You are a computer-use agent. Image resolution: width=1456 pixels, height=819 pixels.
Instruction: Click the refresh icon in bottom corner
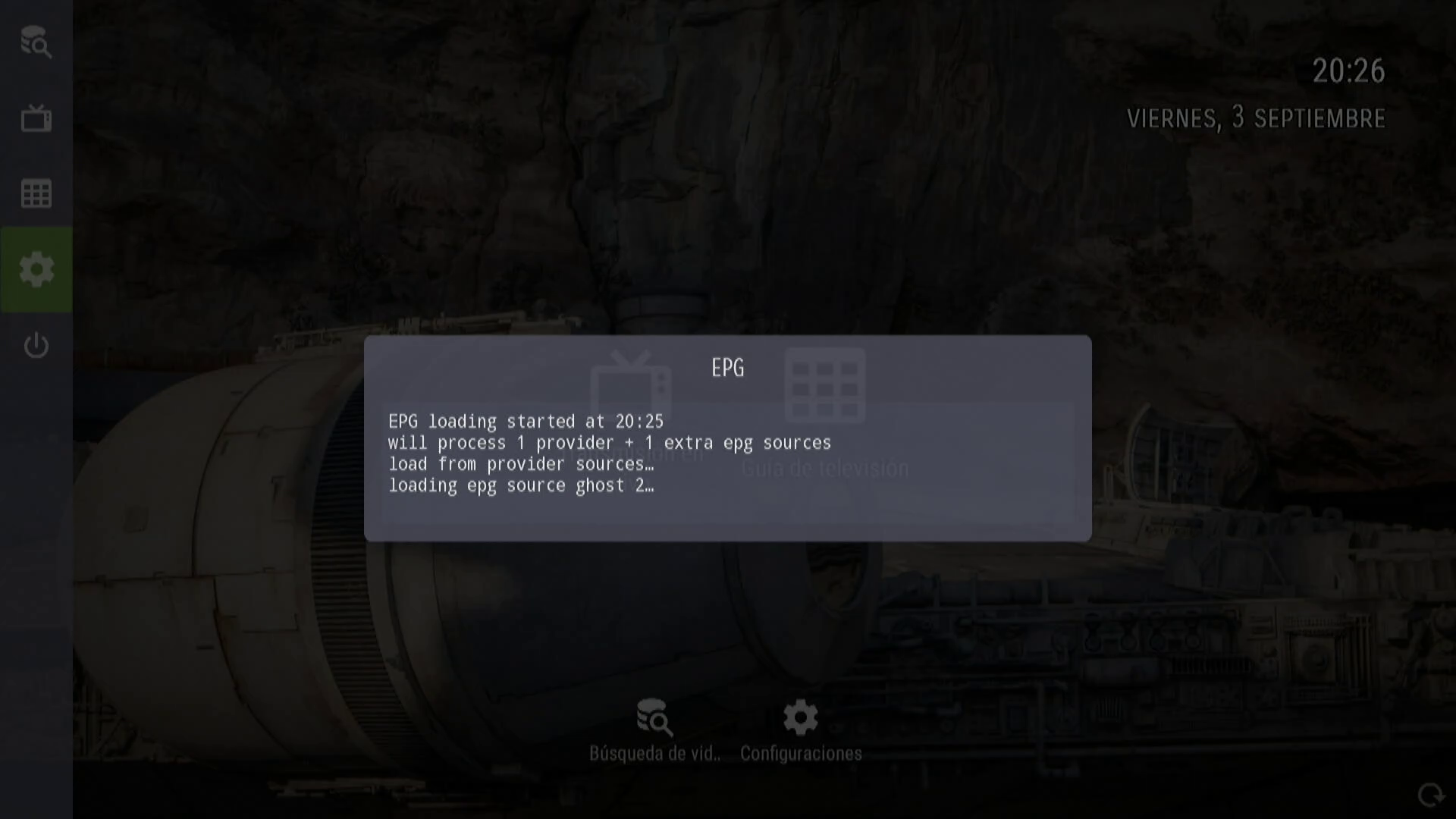pyautogui.click(x=1431, y=795)
